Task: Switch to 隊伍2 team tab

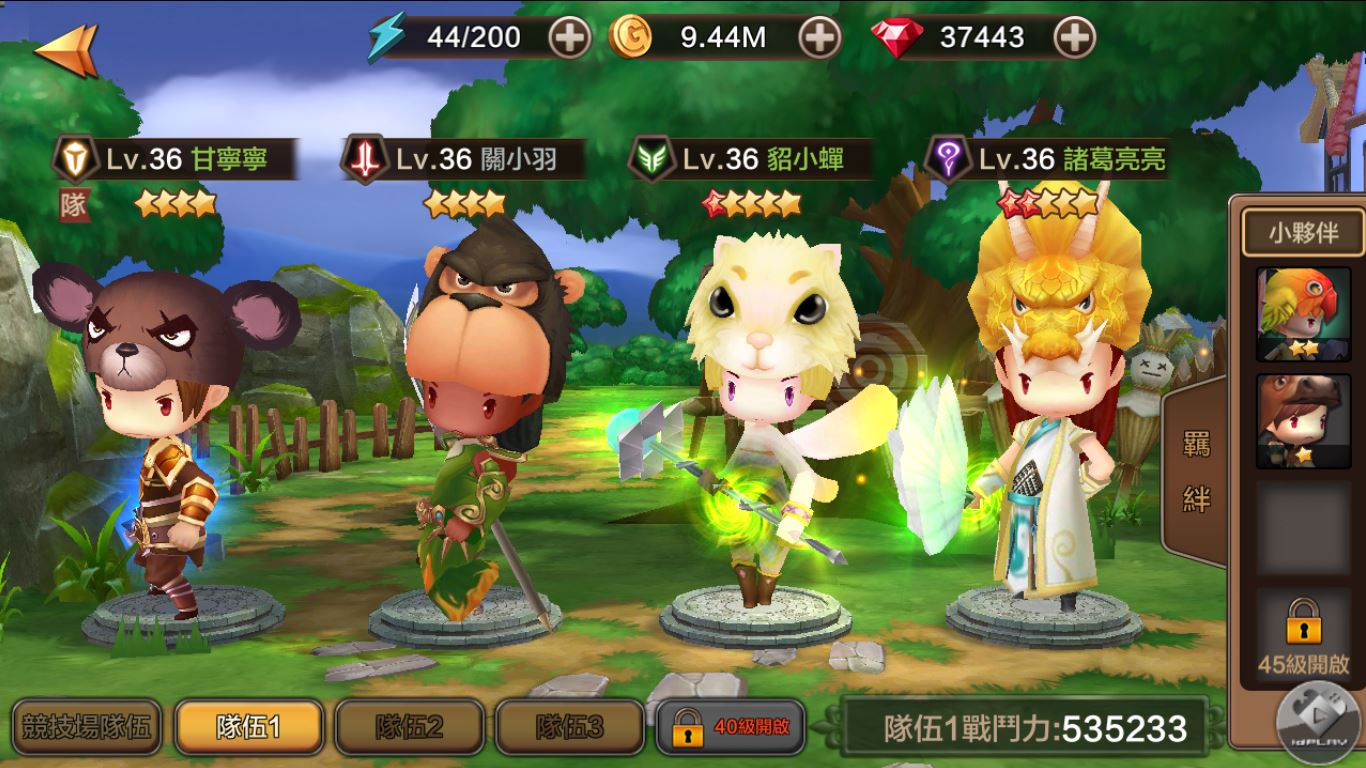Action: click(x=409, y=727)
